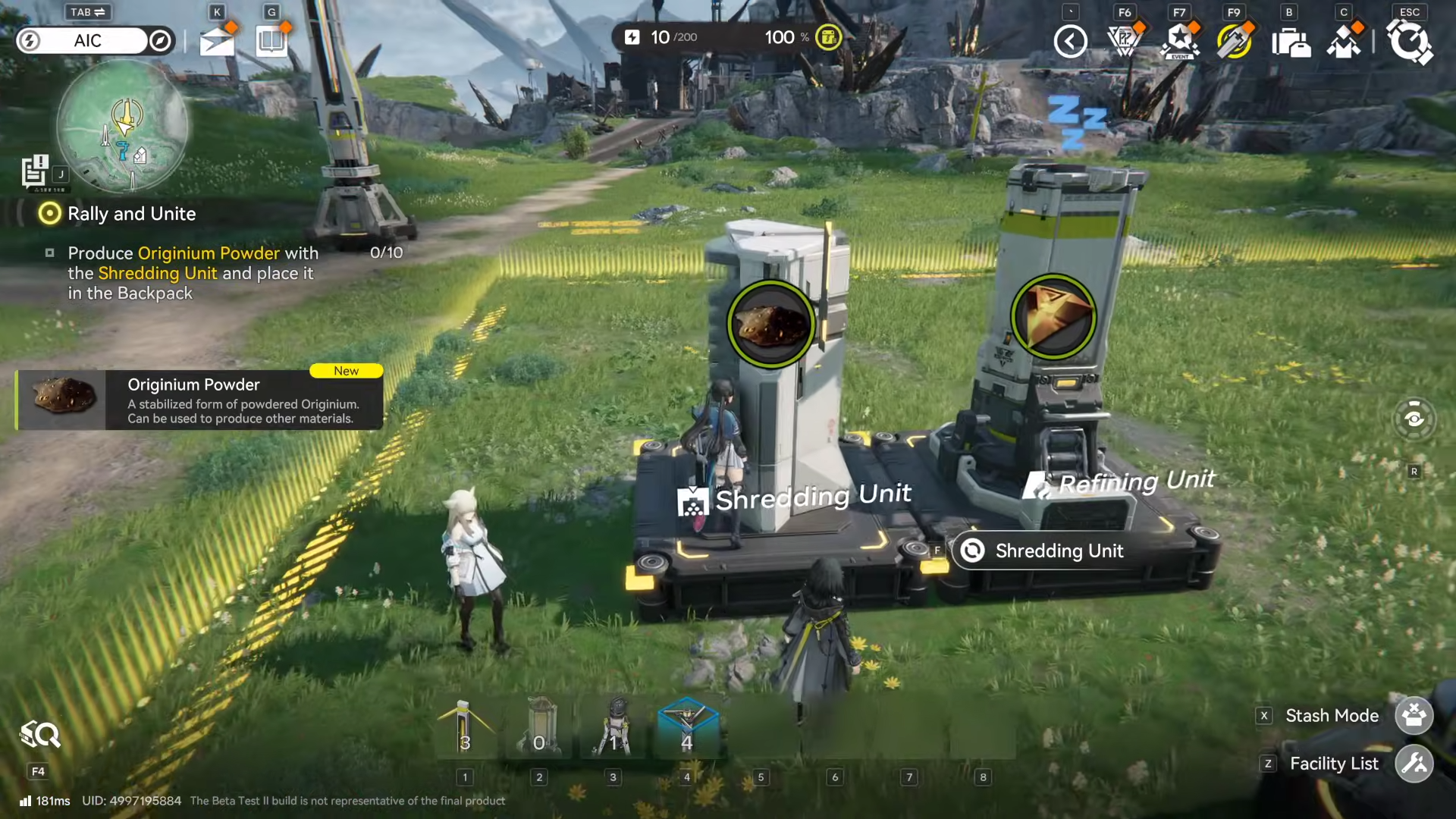Viewport: 1456px width, 819px height.
Task: Collapse the top menu with back arrow
Action: point(1070,41)
